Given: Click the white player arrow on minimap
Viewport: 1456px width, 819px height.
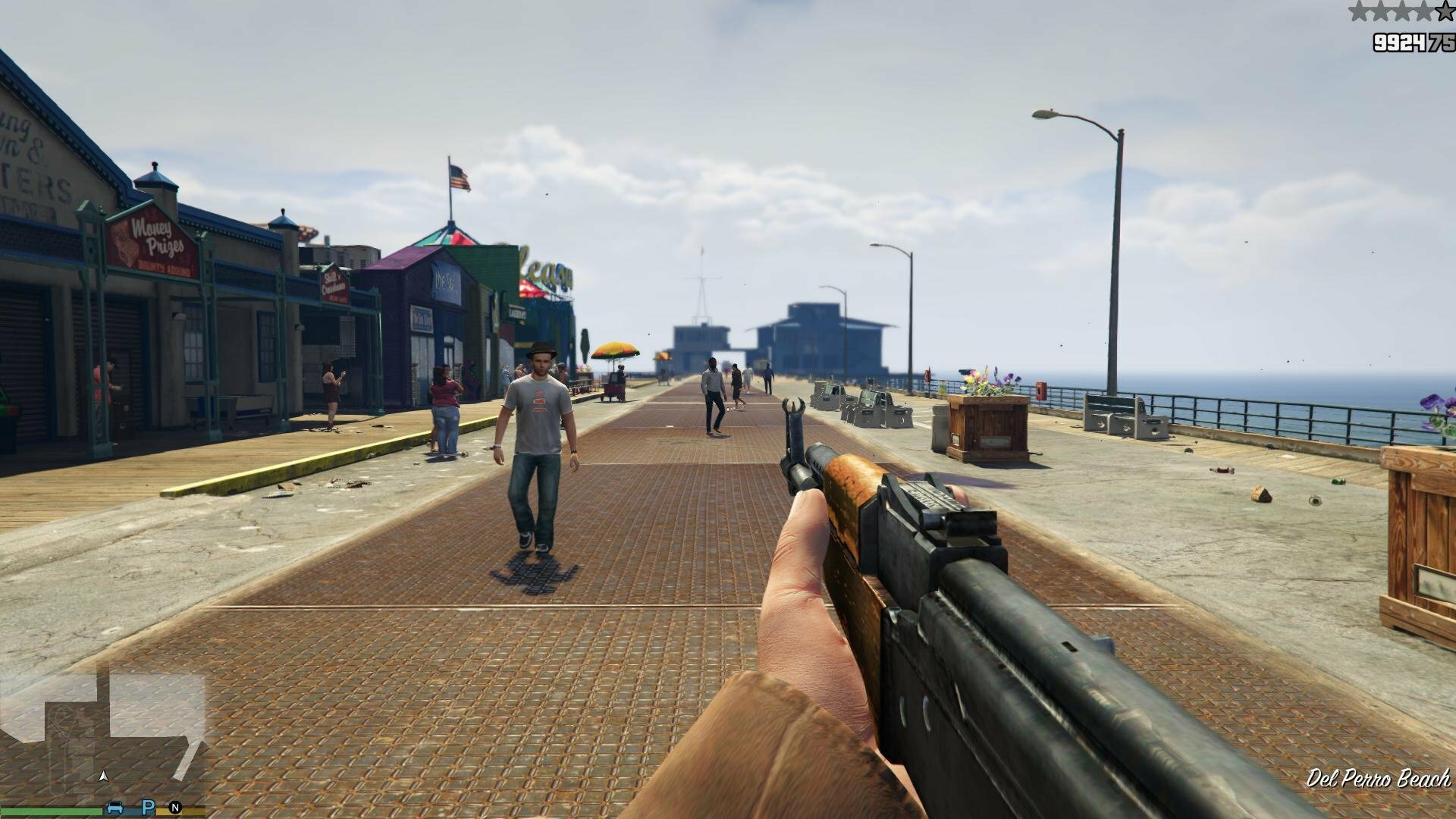Looking at the screenshot, I should [x=104, y=776].
